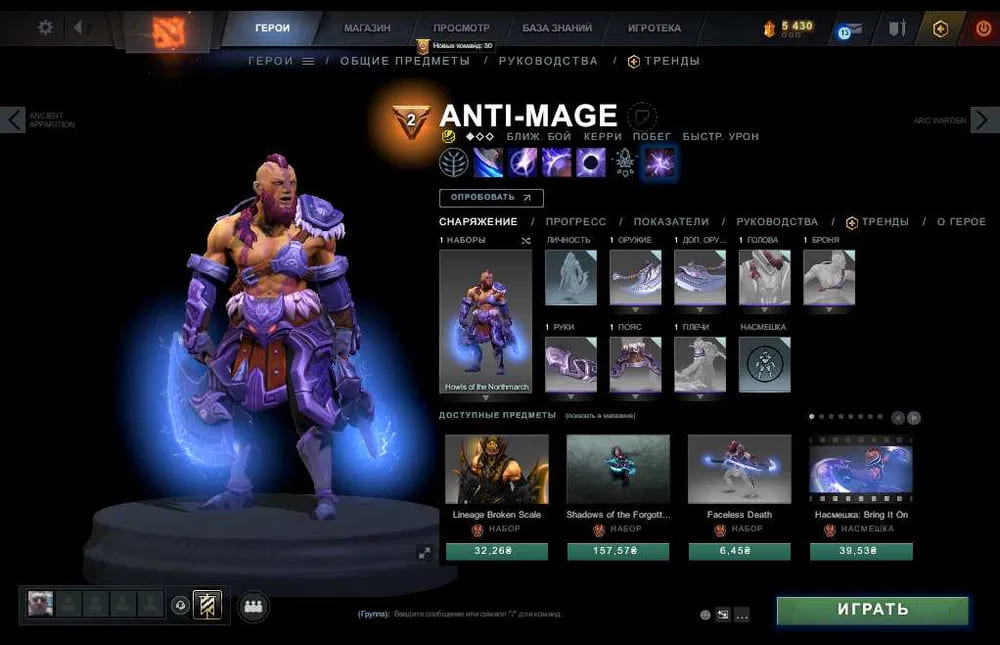Viewport: 1000px width, 645px height.
Task: Start matchmaking with the ИГРАТЬ button
Action: click(x=872, y=610)
